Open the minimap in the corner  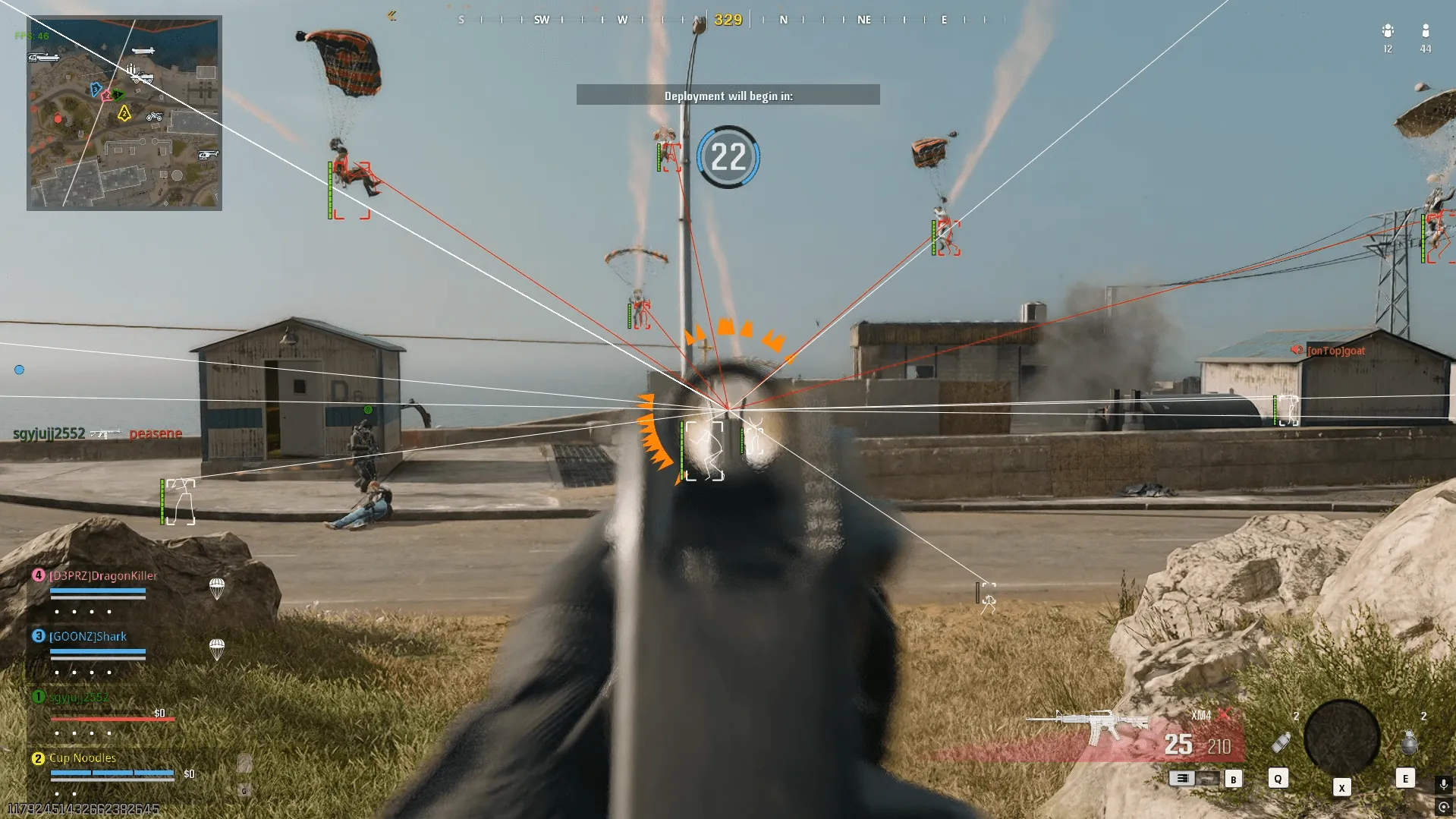click(x=124, y=113)
